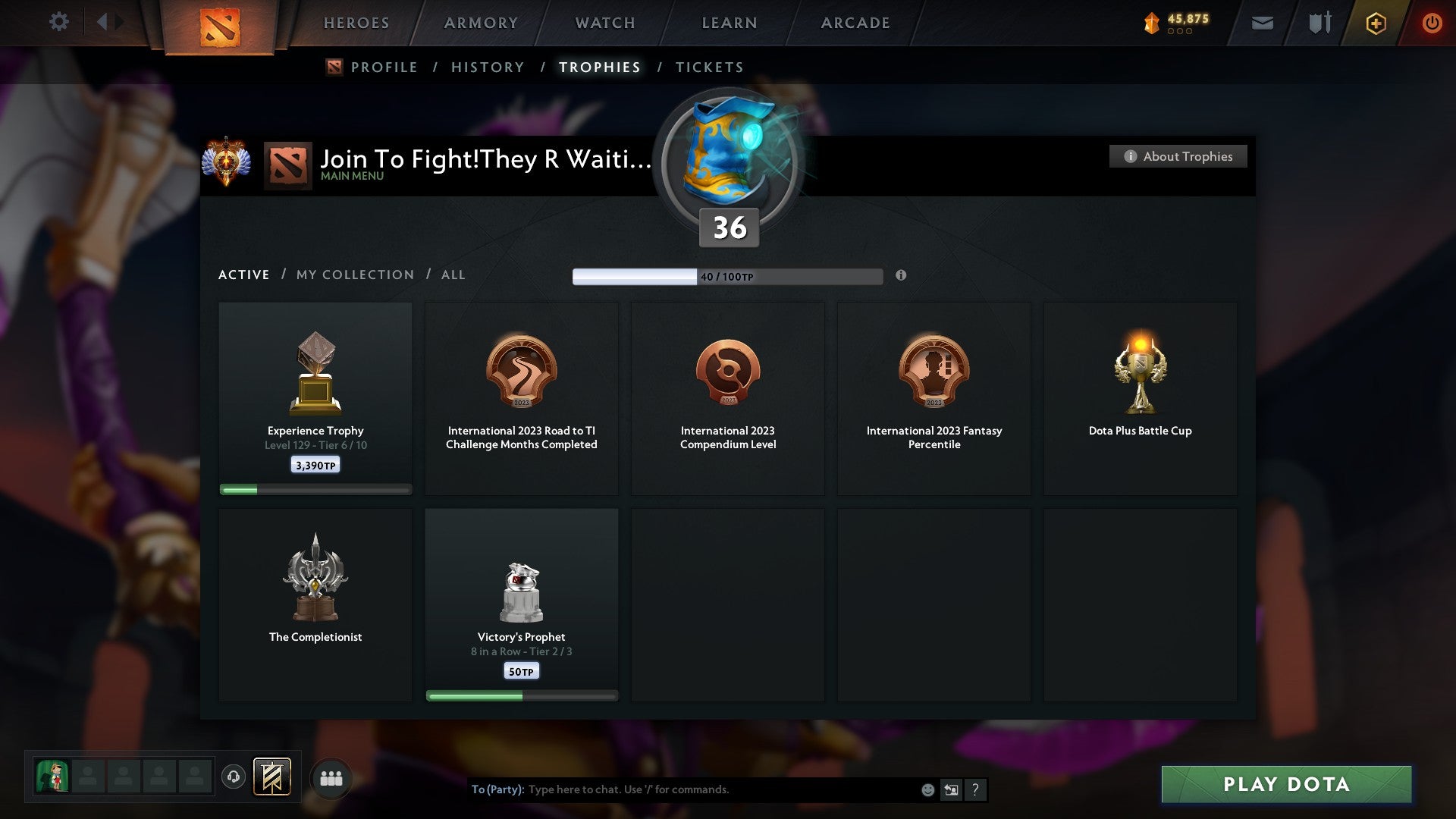
Task: Click the headset voice icon near party slots
Action: pyautogui.click(x=234, y=777)
